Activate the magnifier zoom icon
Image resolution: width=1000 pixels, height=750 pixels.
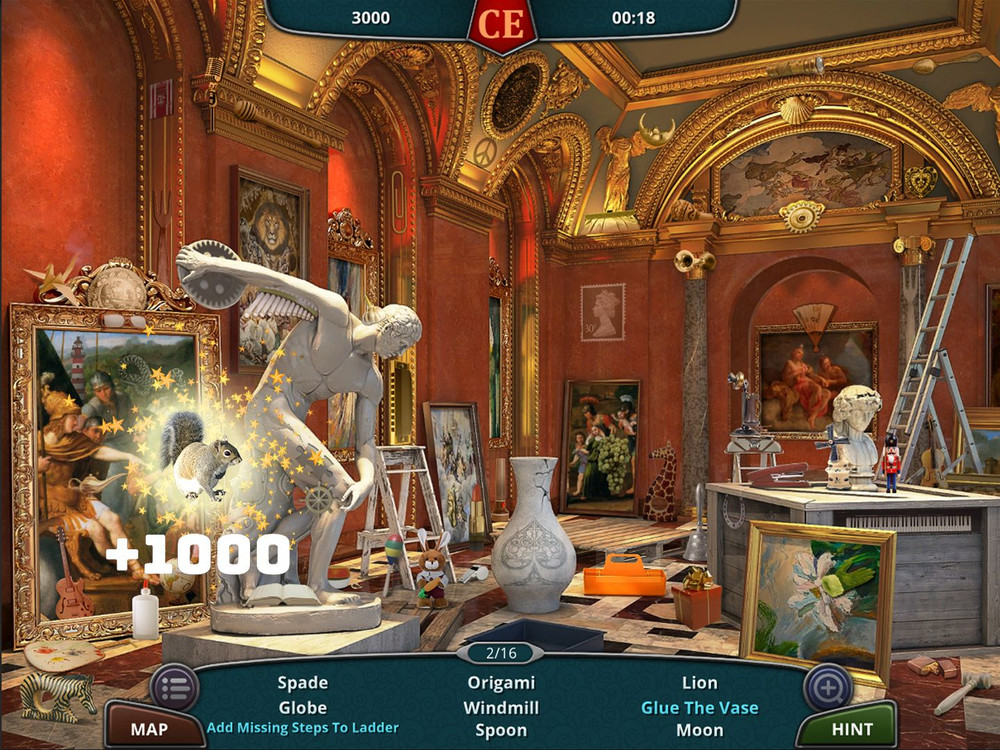coord(828,687)
